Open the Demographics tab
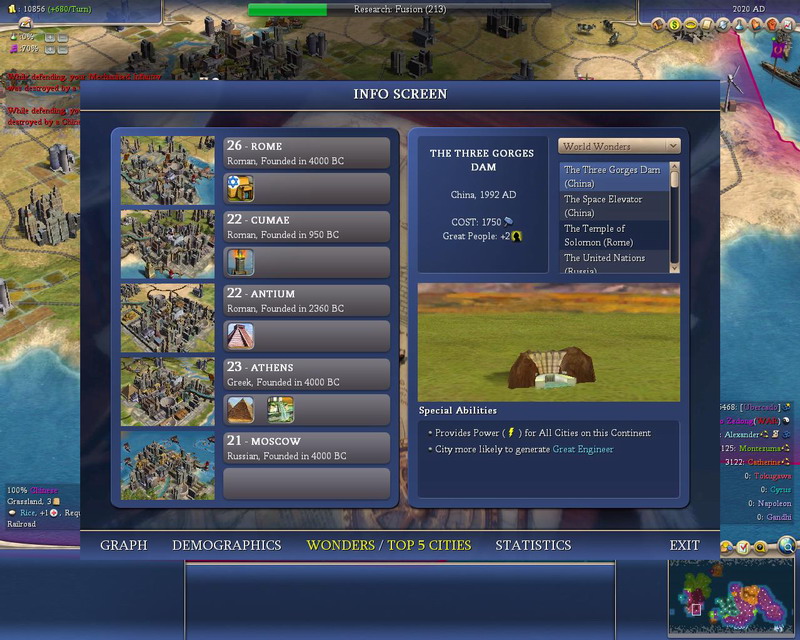The image size is (800, 640). click(x=226, y=545)
